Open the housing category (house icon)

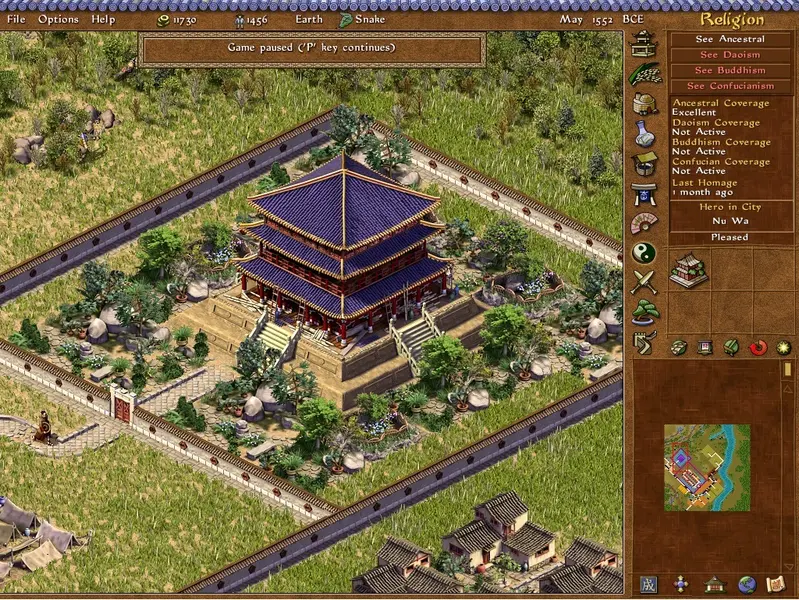(644, 43)
